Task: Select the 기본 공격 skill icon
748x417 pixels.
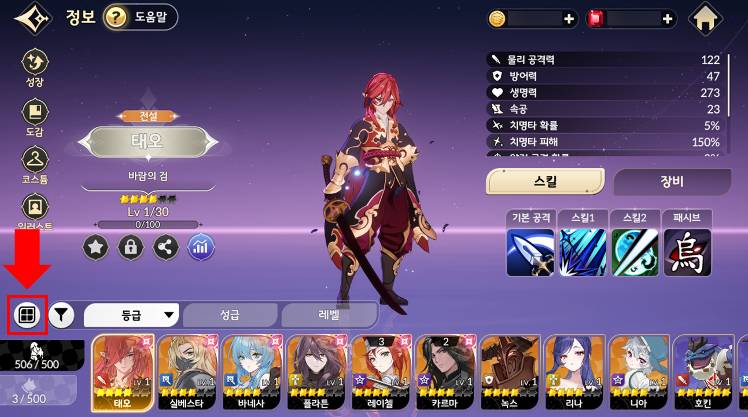Action: coord(530,250)
